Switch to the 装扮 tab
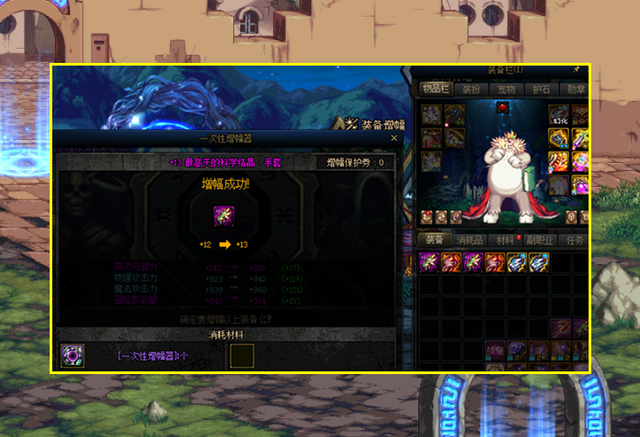The width and height of the screenshot is (640, 437). tap(470, 89)
